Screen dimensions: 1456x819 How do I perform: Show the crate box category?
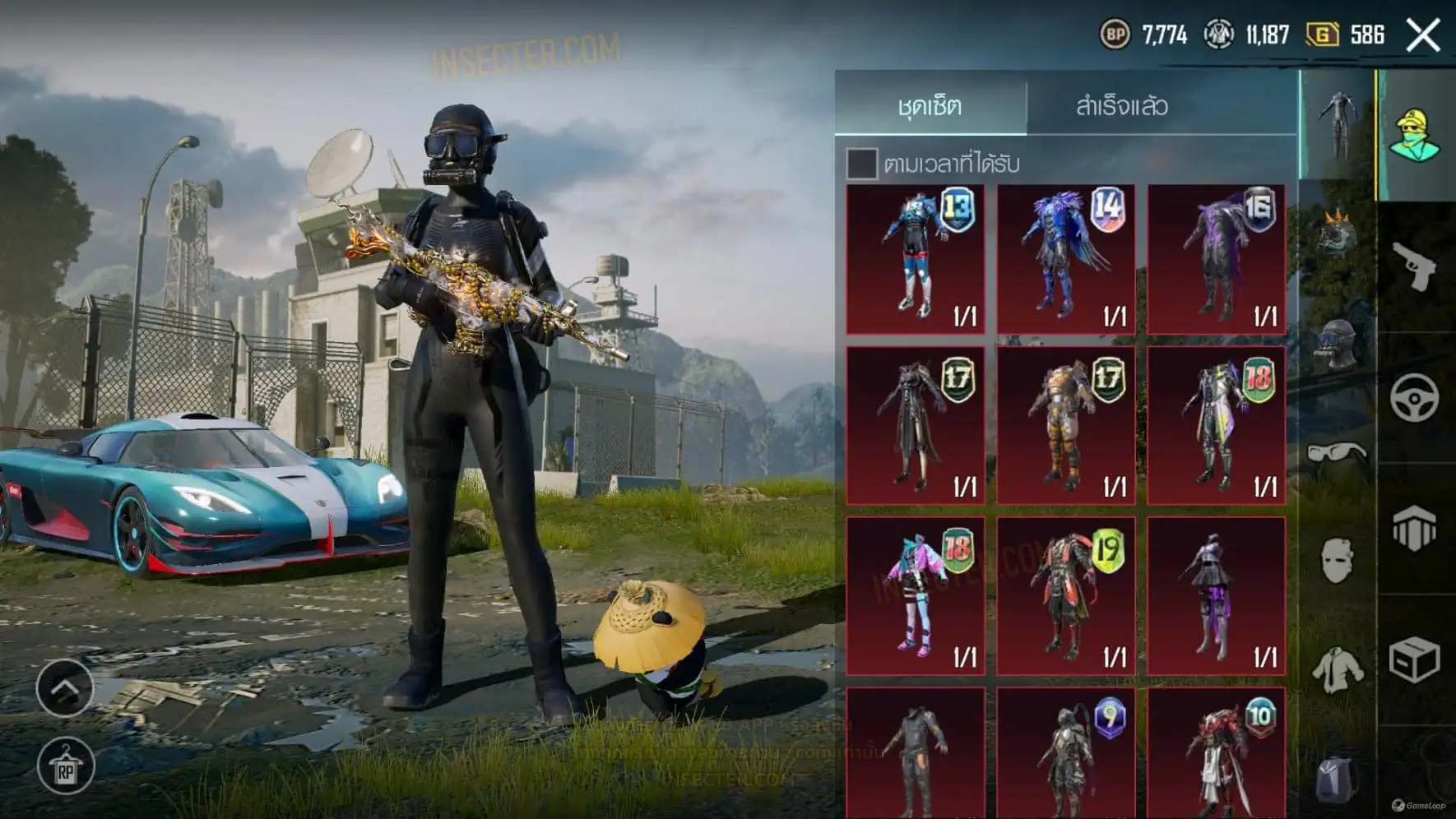click(x=1414, y=659)
